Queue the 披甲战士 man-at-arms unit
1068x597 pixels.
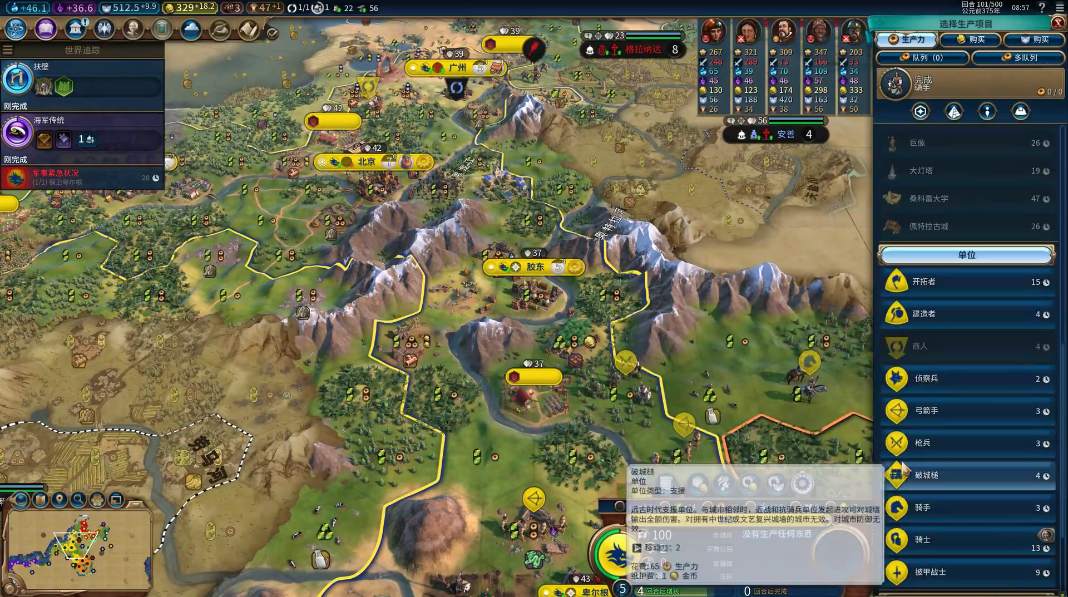click(x=967, y=572)
